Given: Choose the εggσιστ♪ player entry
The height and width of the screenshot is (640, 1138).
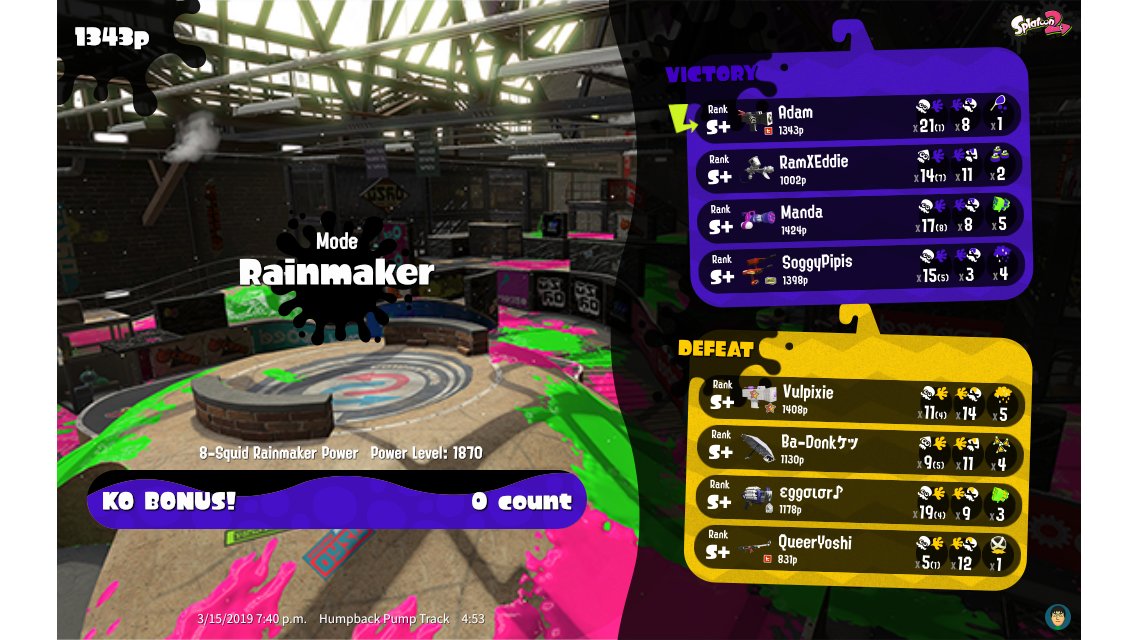Looking at the screenshot, I should (x=860, y=499).
